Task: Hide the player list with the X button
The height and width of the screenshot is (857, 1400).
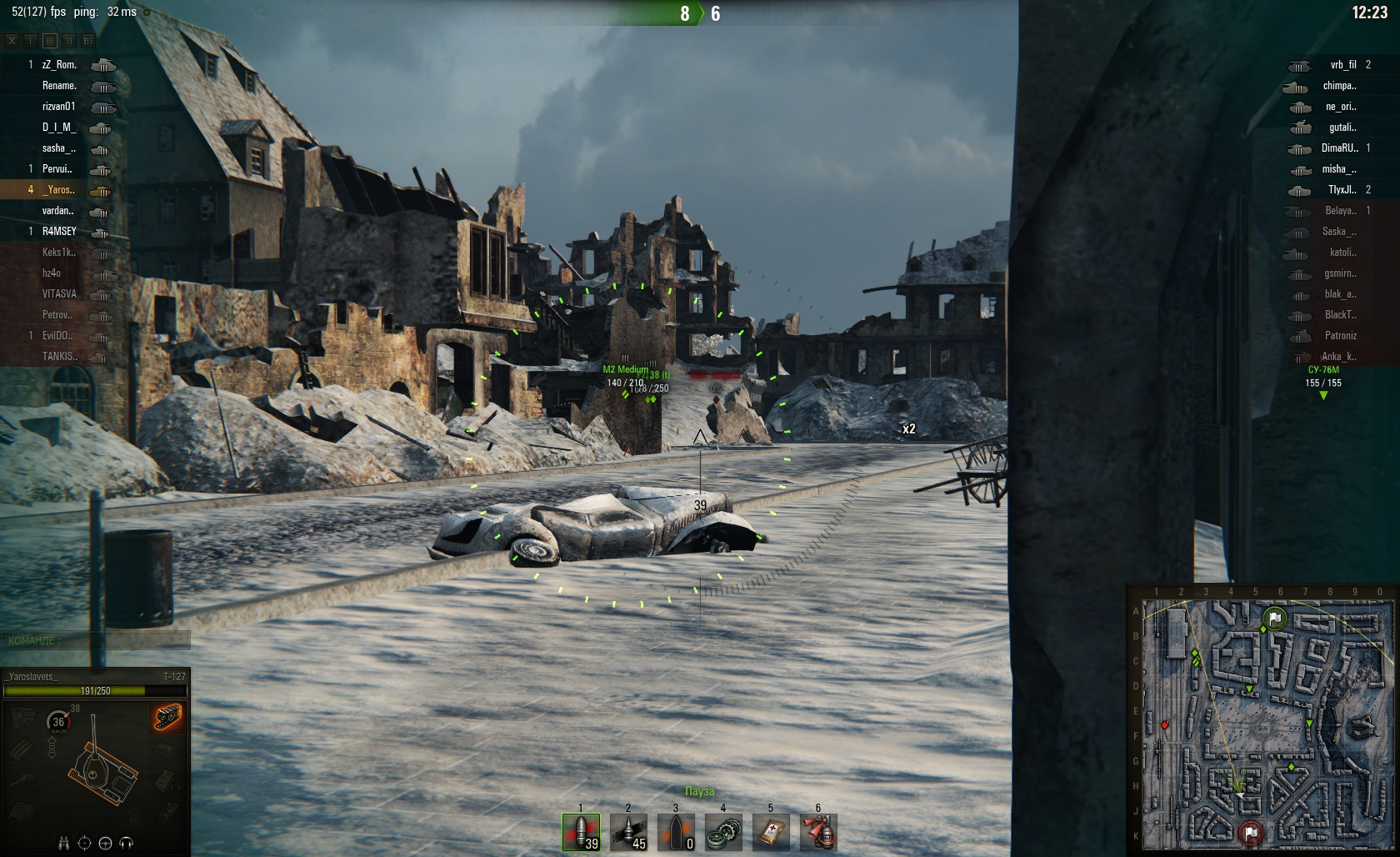Action: pyautogui.click(x=12, y=40)
